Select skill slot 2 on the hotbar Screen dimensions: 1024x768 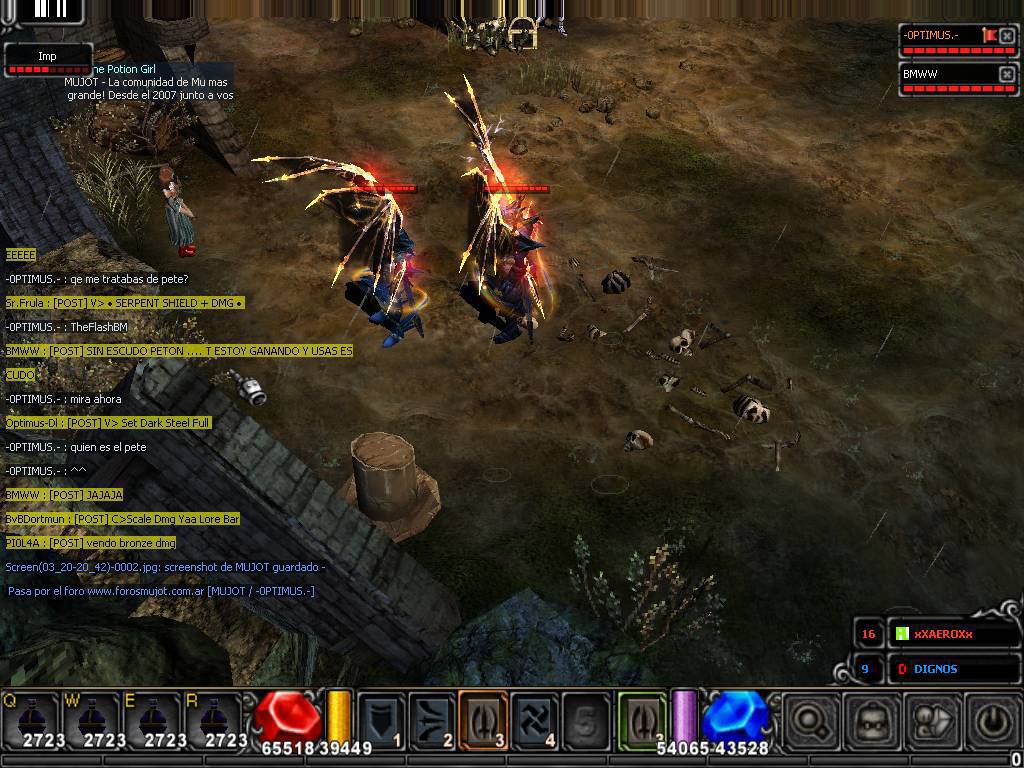[433, 719]
